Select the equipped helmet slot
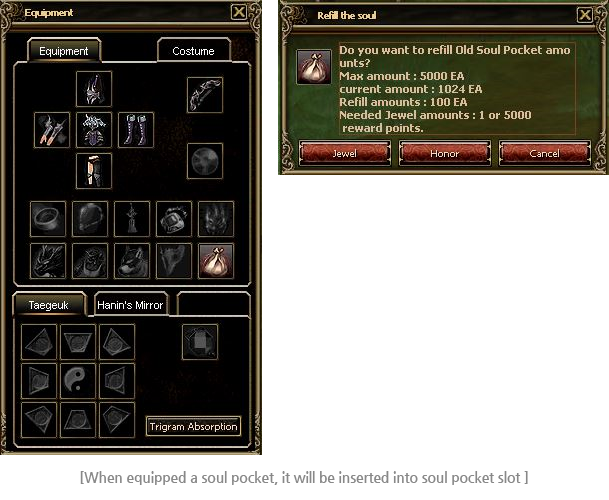This screenshot has height=500, width=609. (x=94, y=89)
